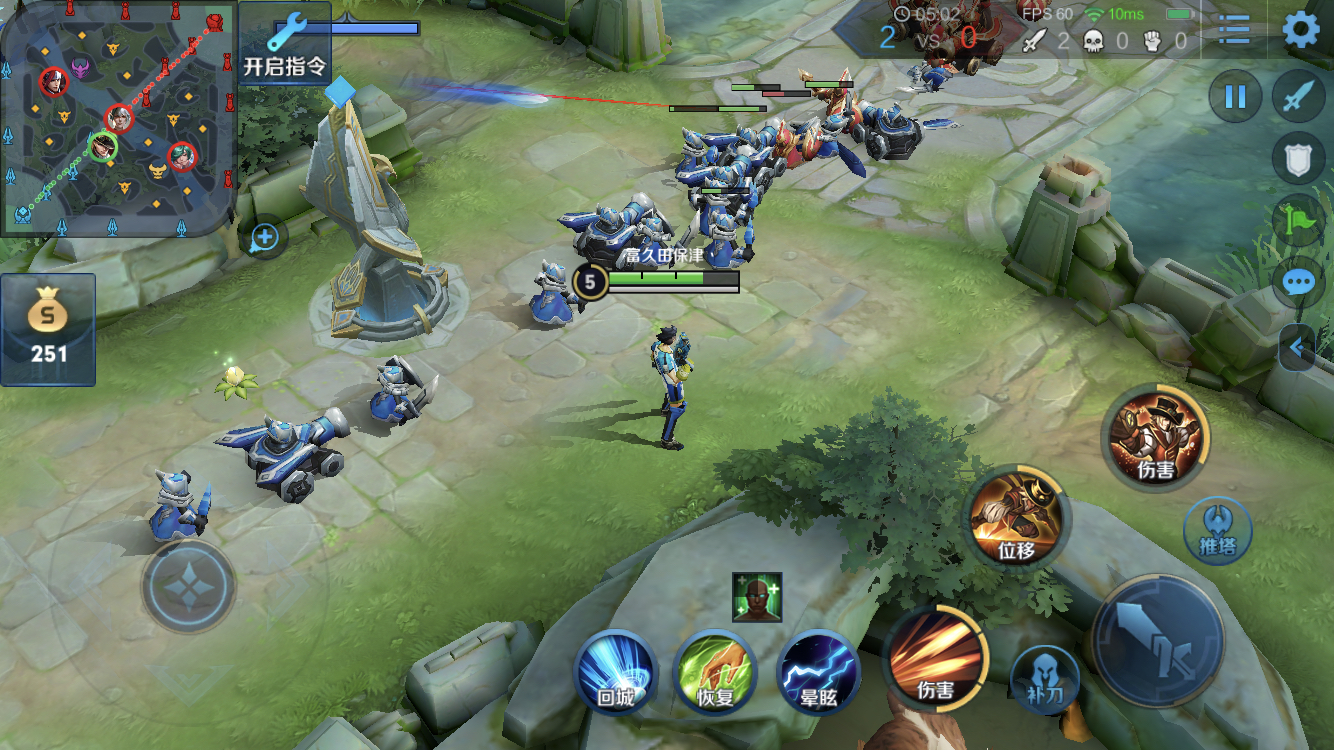Cast the 晕眩 lightning stun spell
The image size is (1334, 750).
tap(818, 672)
